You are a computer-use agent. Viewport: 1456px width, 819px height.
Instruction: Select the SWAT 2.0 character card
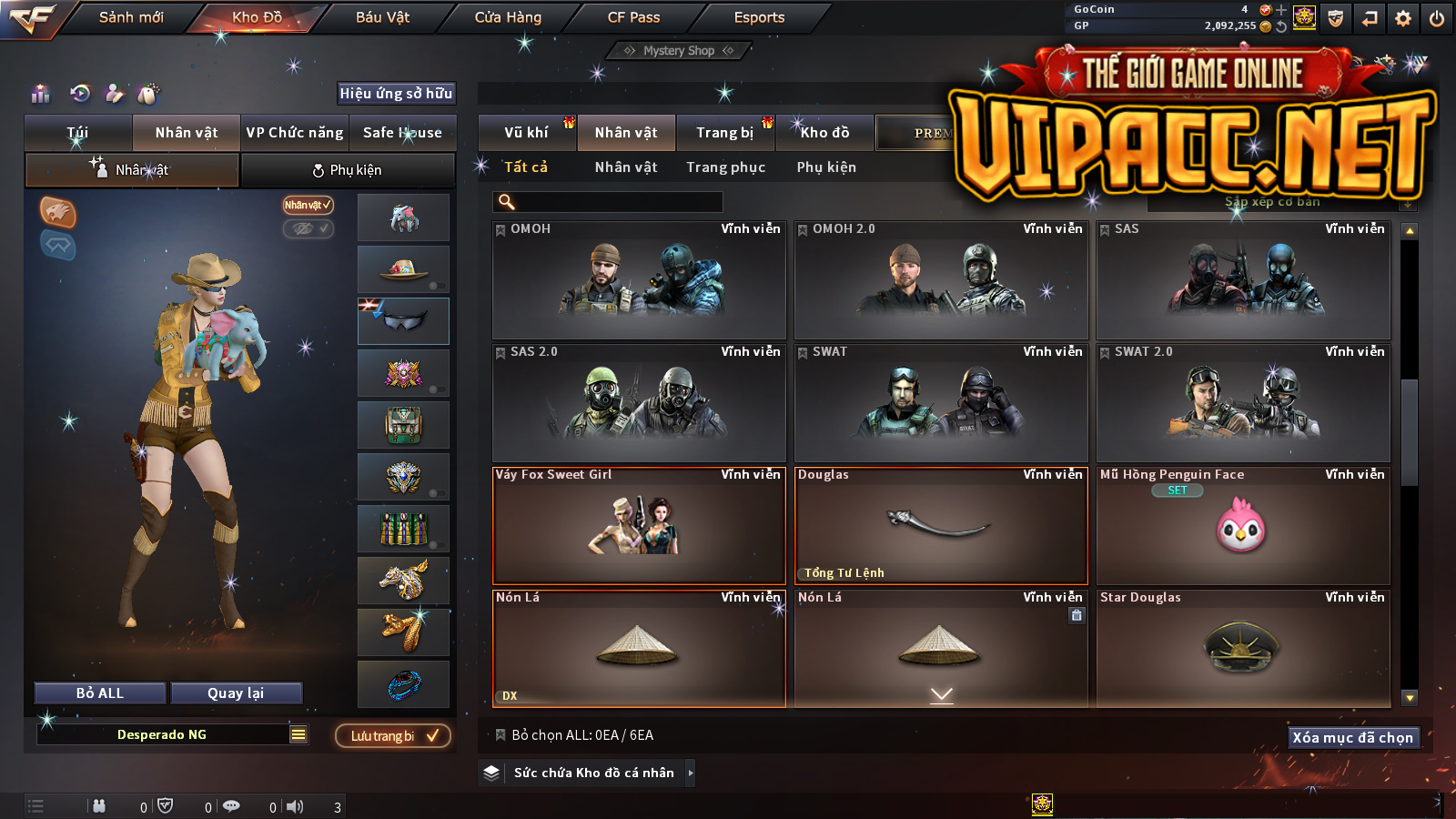[x=1243, y=403]
